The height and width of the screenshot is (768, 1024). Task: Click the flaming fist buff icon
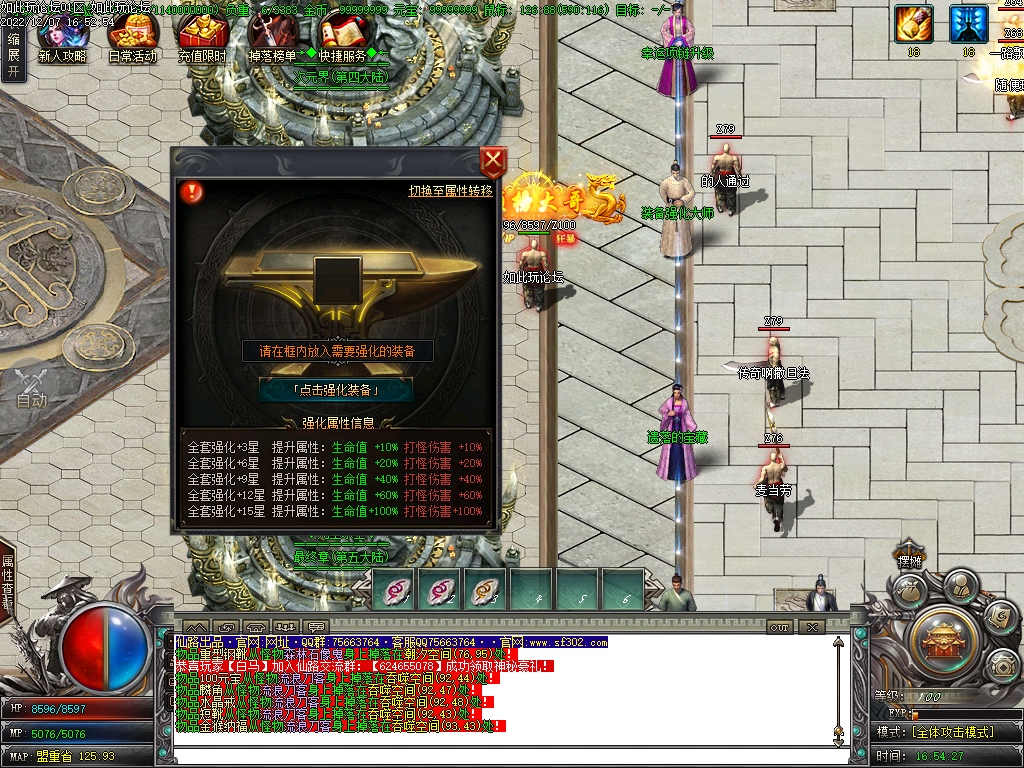point(913,24)
